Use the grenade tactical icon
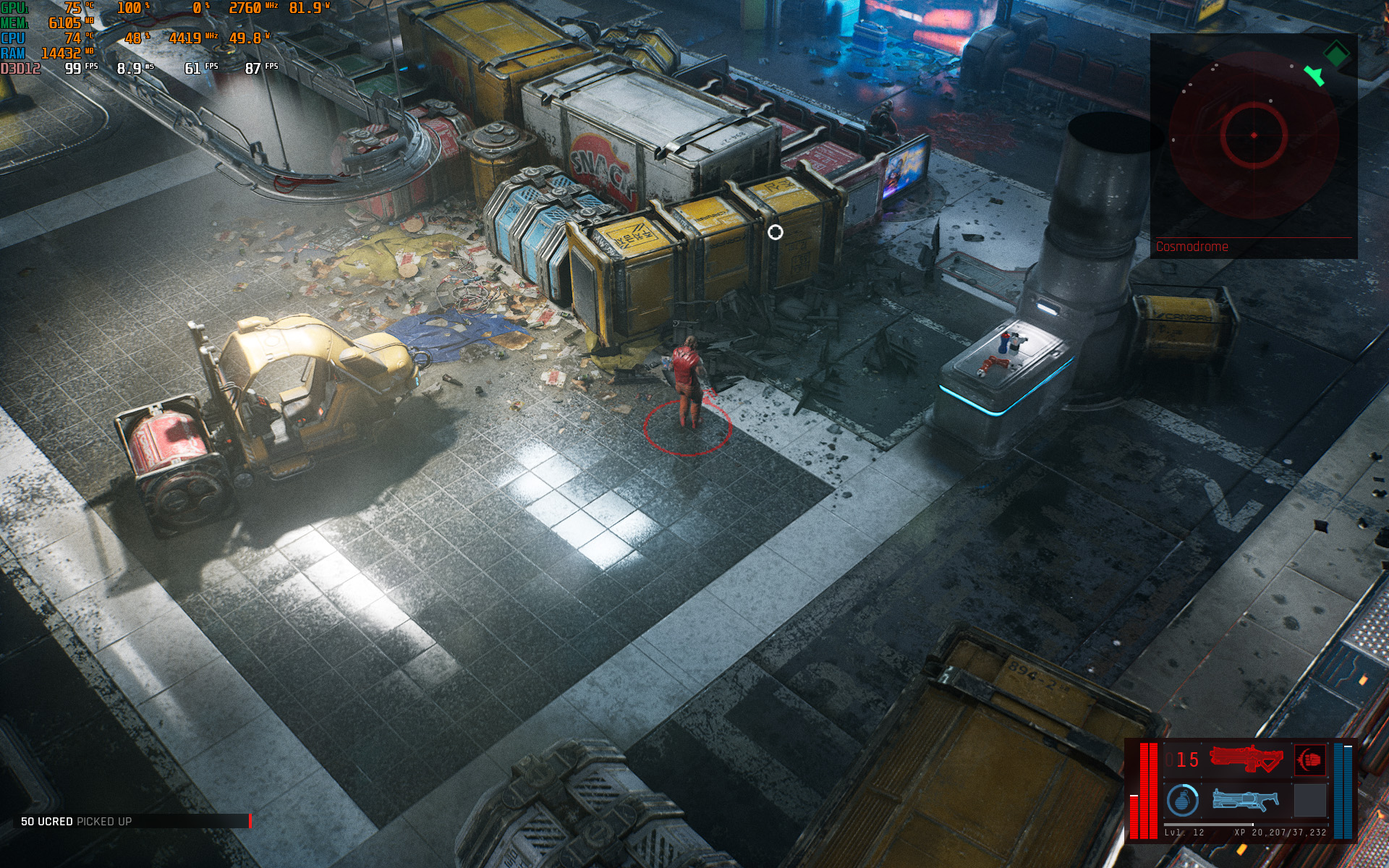This screenshot has width=1389, height=868. tap(1182, 800)
